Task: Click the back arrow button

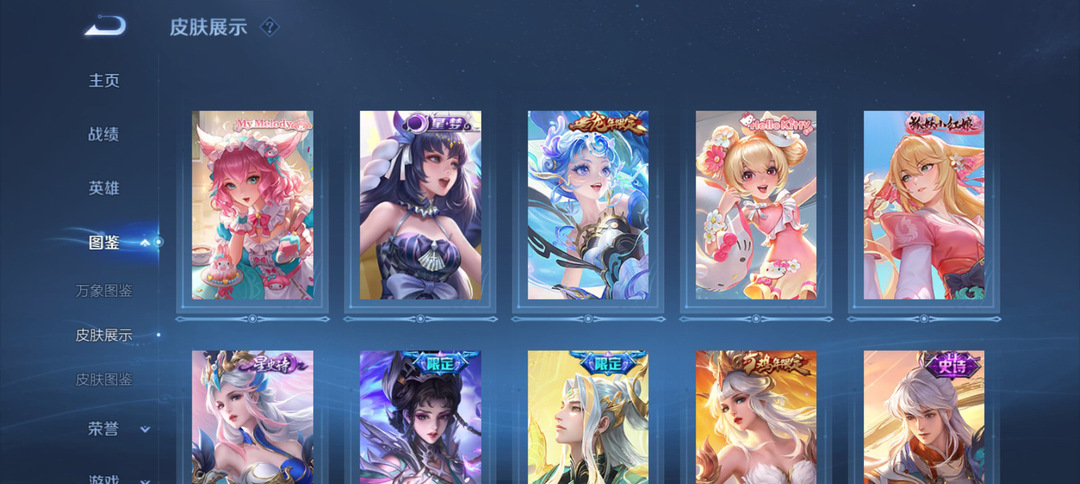Action: [x=105, y=26]
